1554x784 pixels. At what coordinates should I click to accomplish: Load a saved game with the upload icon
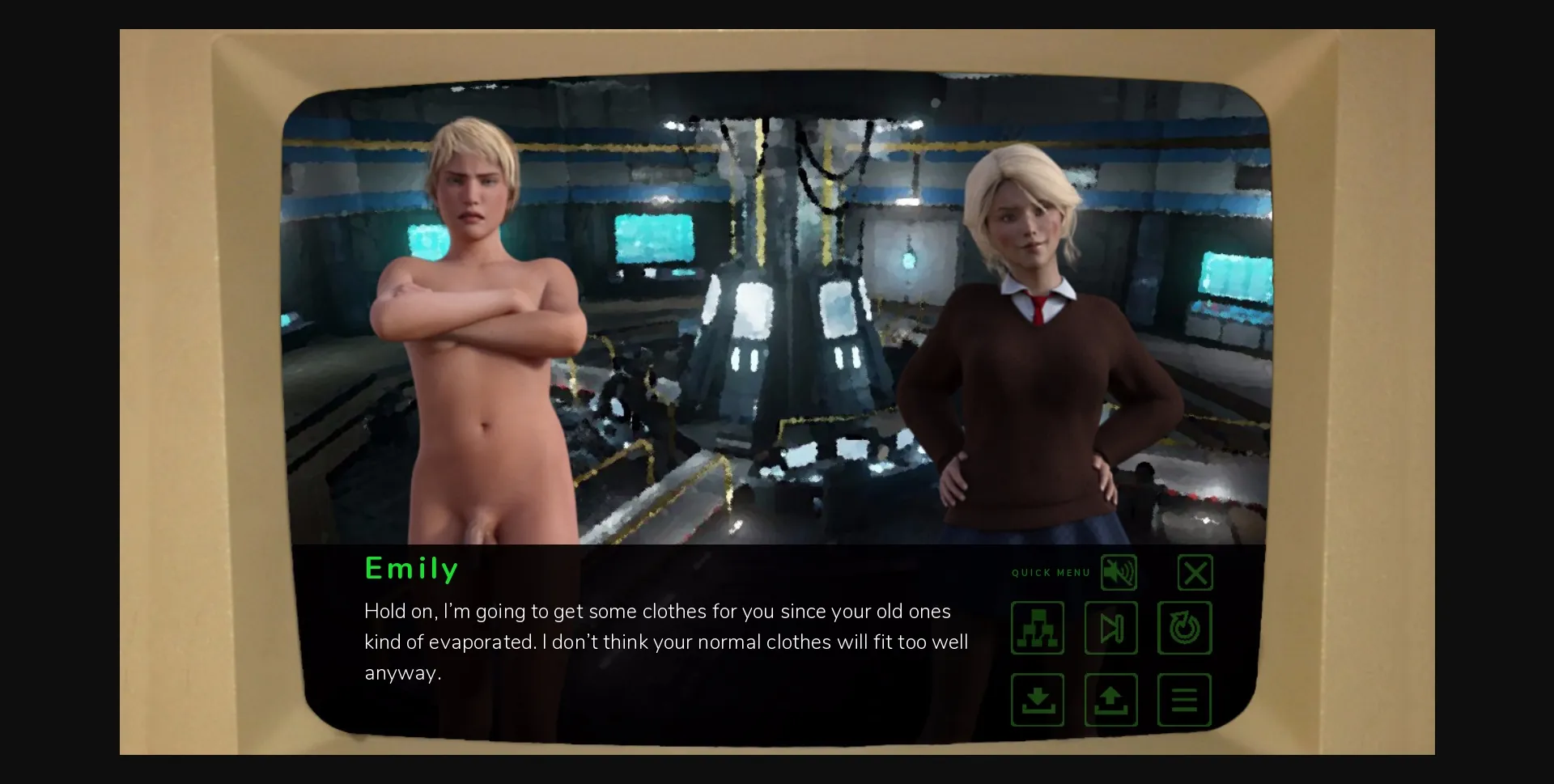pos(1110,700)
